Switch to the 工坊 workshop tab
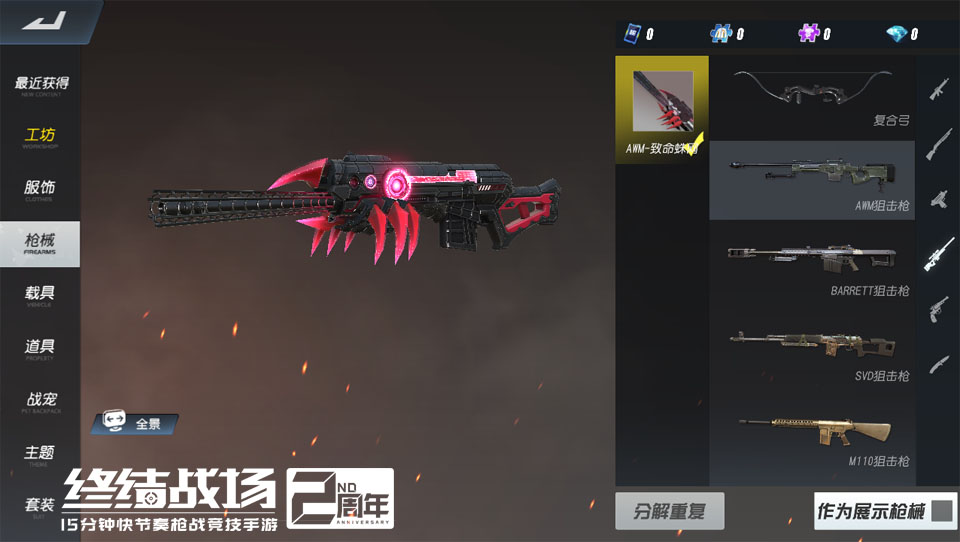The width and height of the screenshot is (960, 542). 41,137
